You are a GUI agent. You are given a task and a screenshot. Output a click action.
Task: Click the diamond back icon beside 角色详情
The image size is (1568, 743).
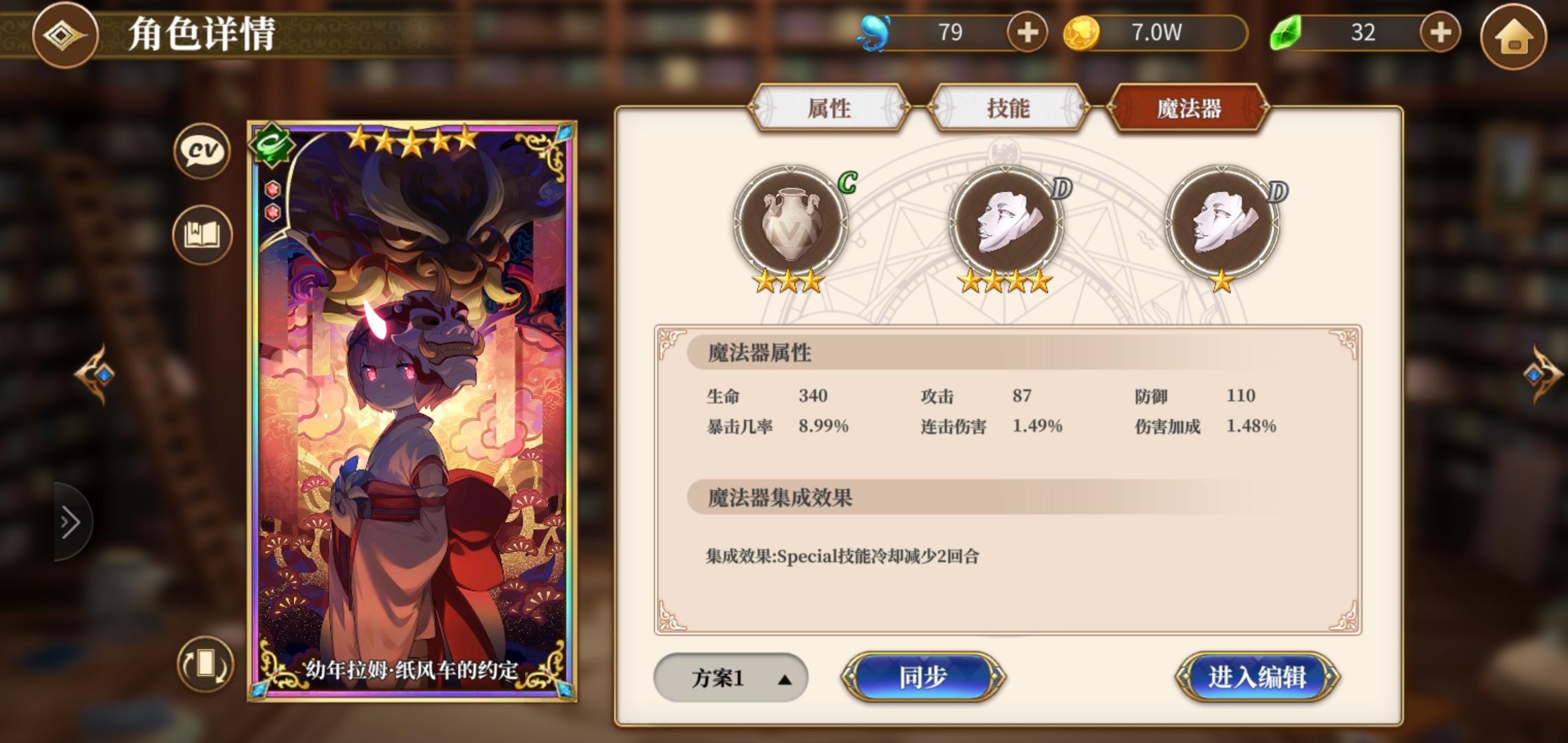pos(65,36)
